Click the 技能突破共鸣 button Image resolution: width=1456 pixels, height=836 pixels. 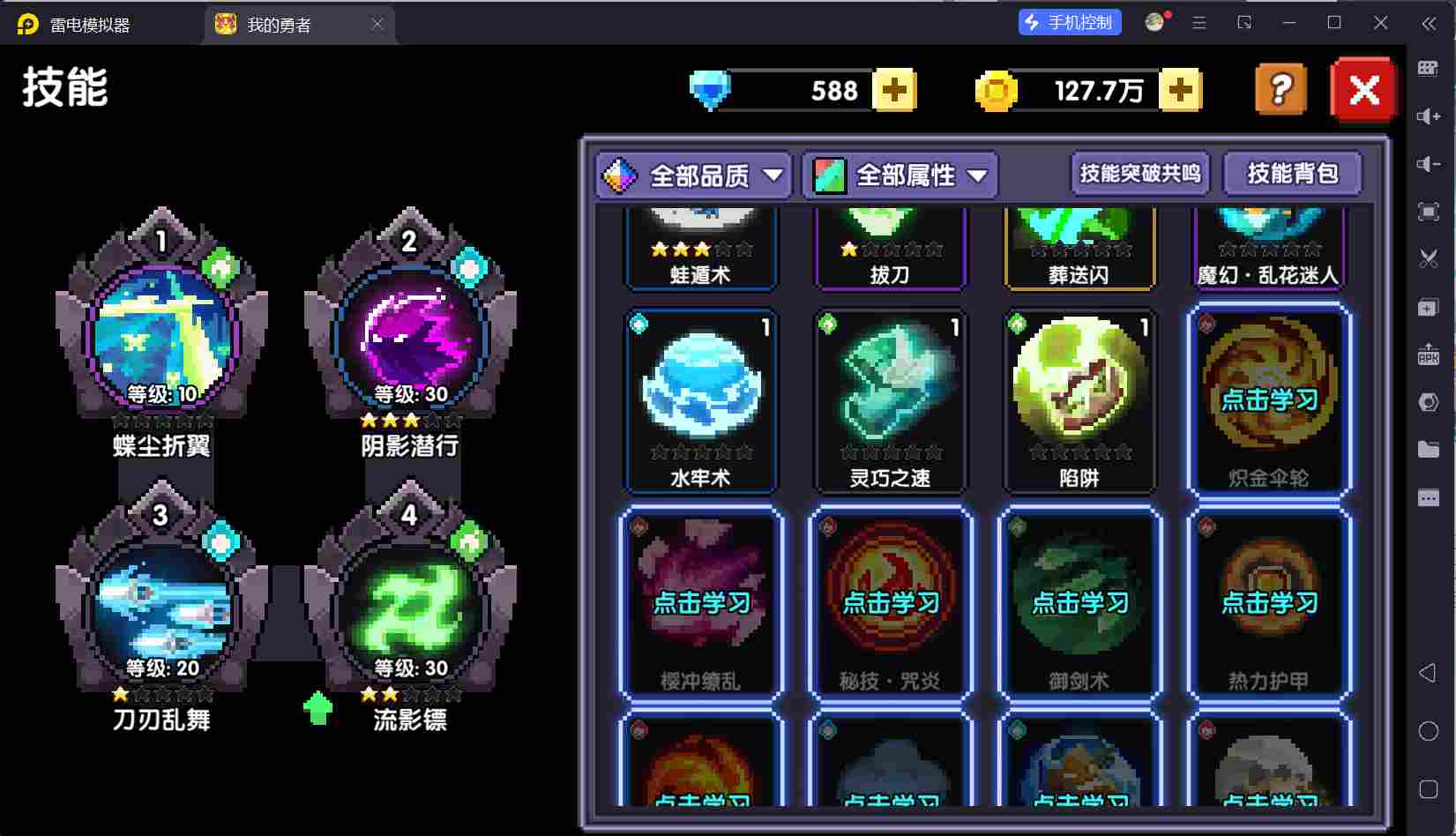tap(1139, 173)
